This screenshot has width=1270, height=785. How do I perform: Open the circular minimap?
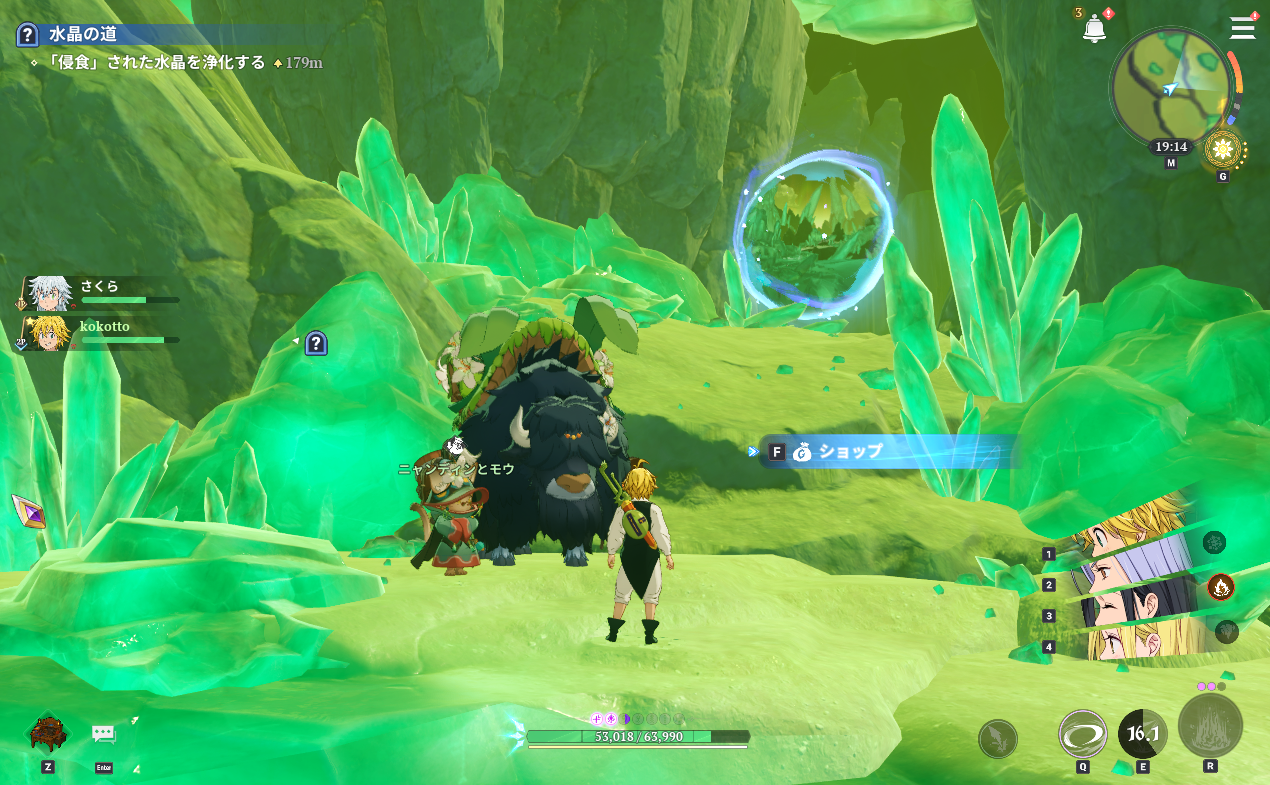coord(1170,88)
